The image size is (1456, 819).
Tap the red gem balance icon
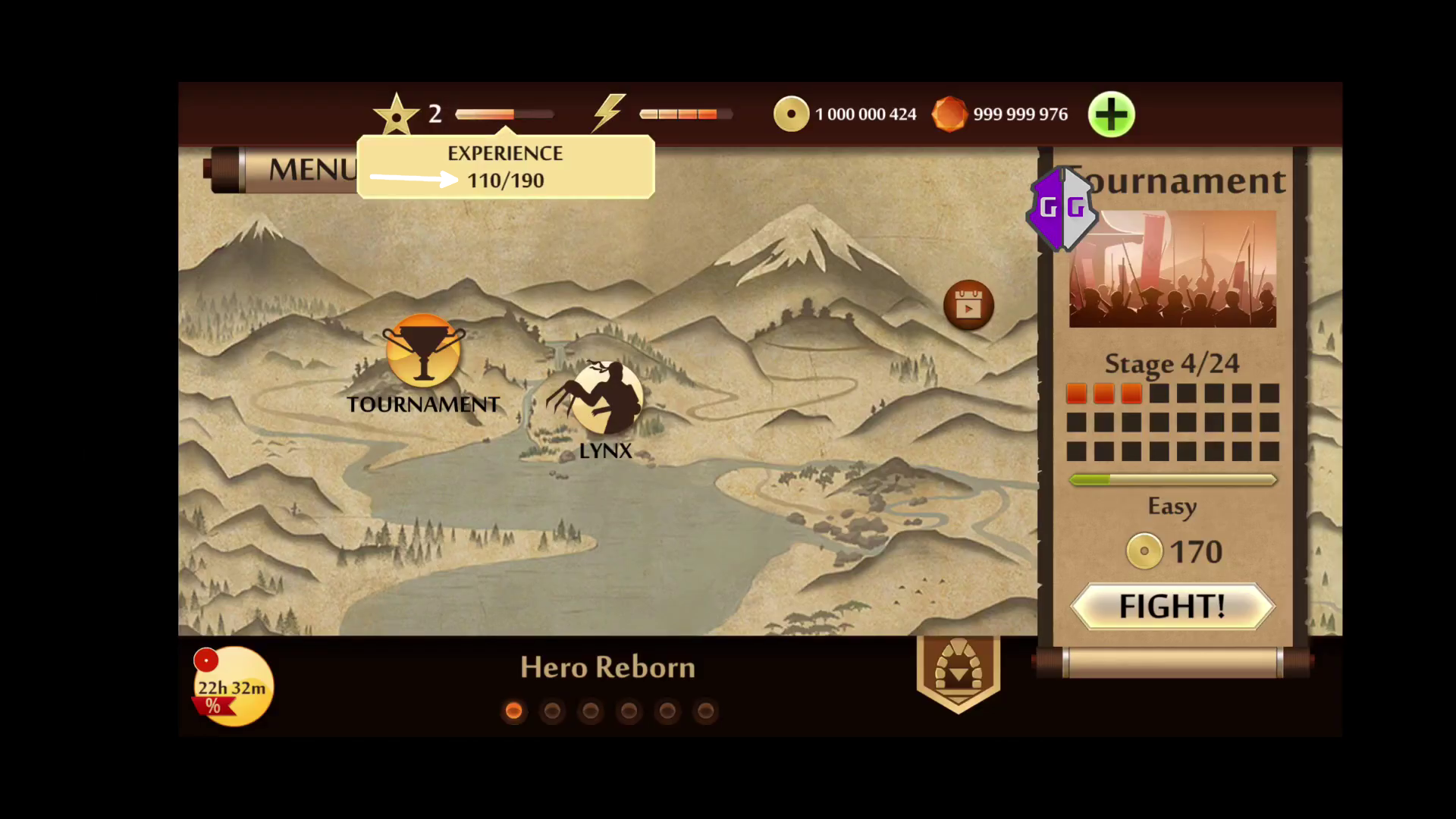(x=949, y=115)
